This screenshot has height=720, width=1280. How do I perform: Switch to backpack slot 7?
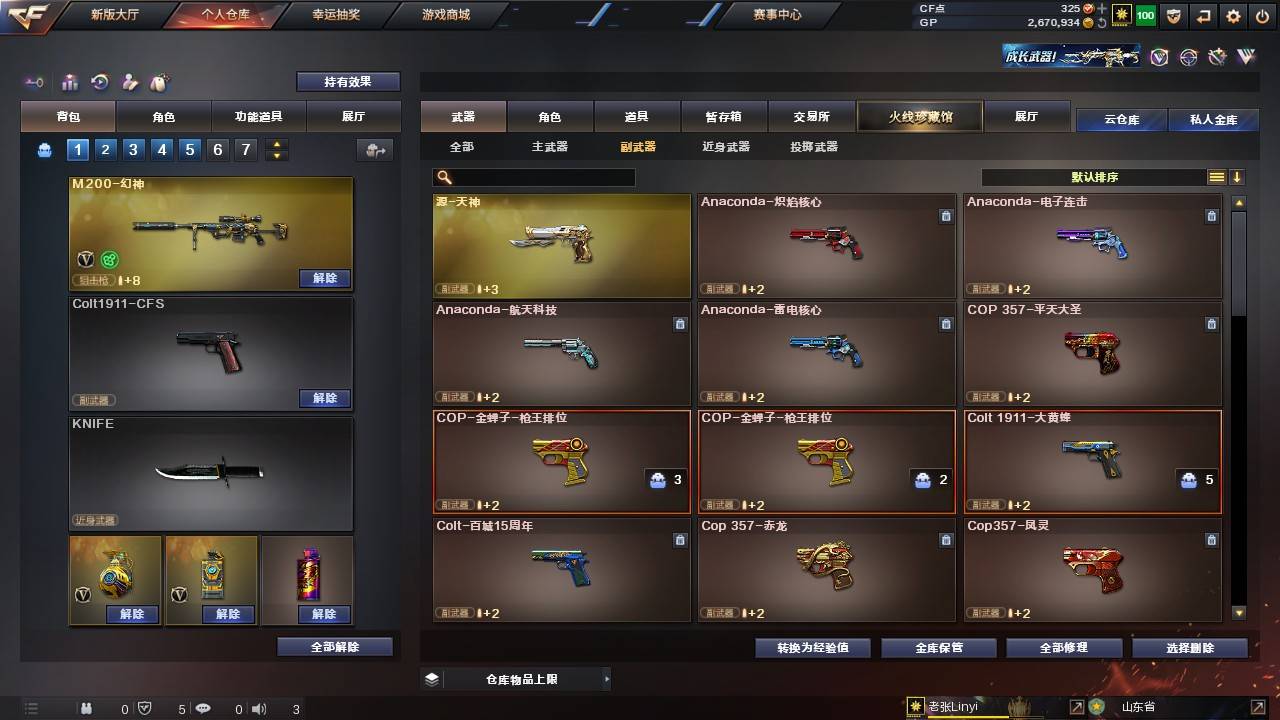click(x=246, y=149)
